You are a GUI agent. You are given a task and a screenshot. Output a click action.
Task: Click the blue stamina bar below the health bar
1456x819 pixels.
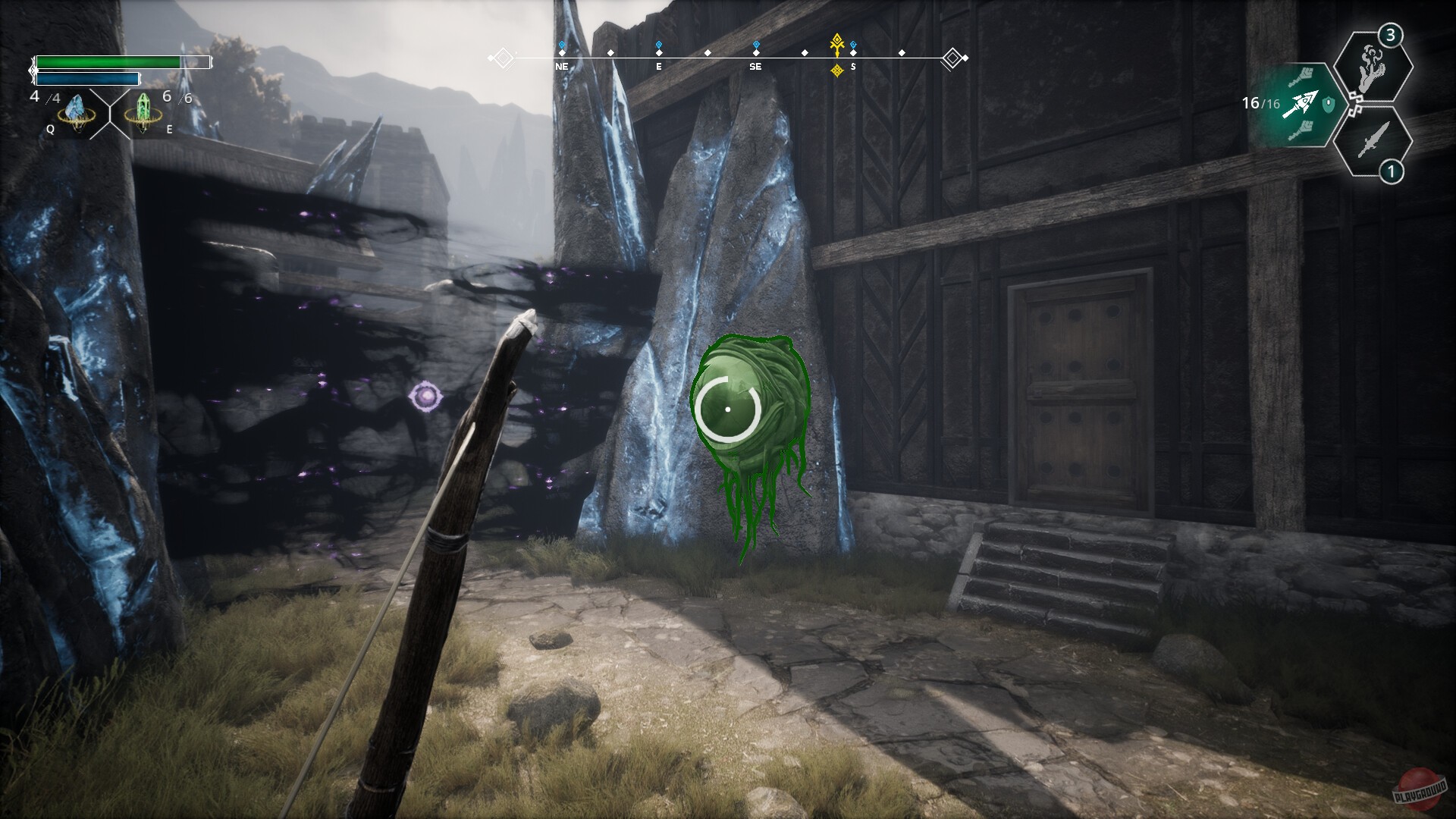pos(87,78)
